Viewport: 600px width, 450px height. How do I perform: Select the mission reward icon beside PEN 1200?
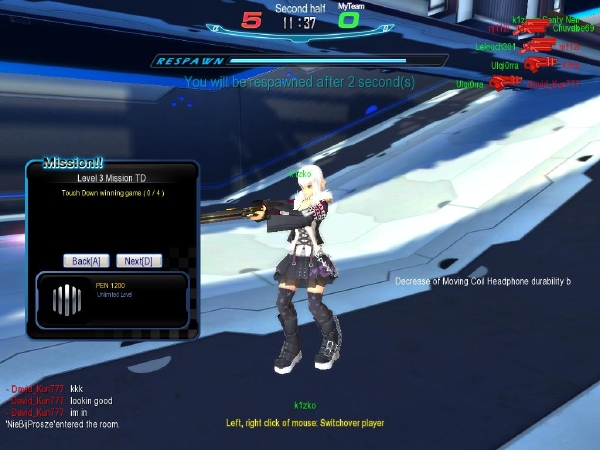pyautogui.click(x=66, y=299)
